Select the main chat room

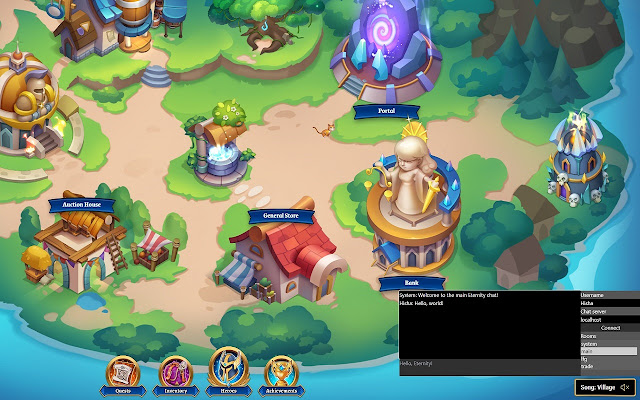click(608, 351)
